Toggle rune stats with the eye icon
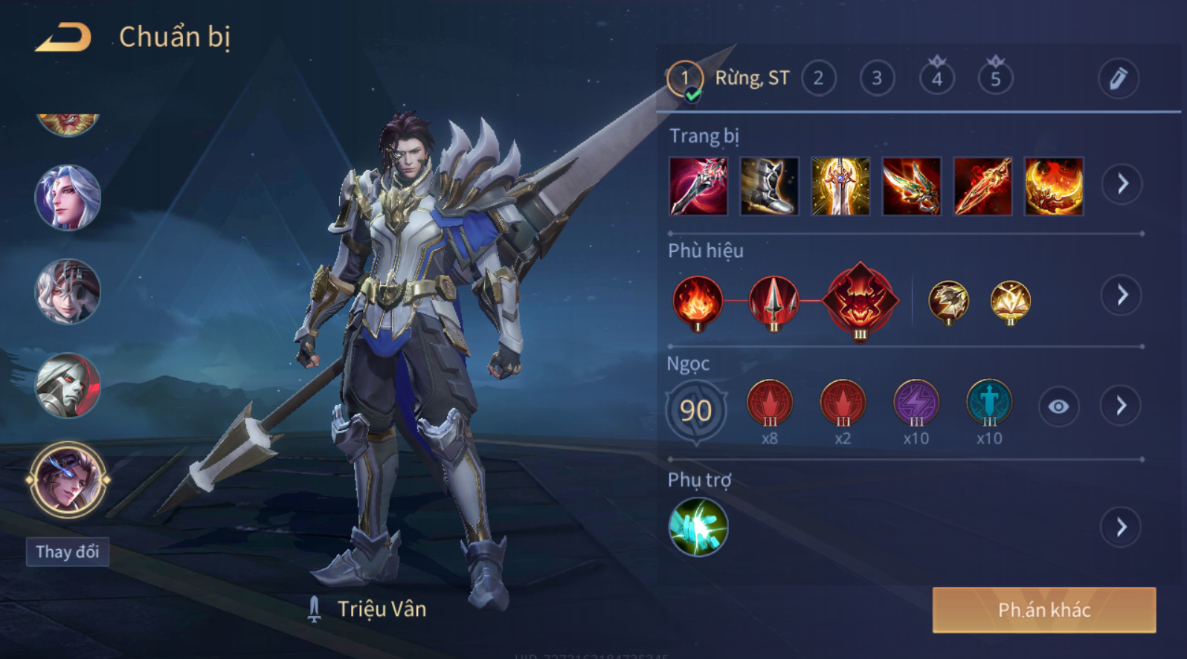Screen dimensions: 1187x659 (1058, 406)
